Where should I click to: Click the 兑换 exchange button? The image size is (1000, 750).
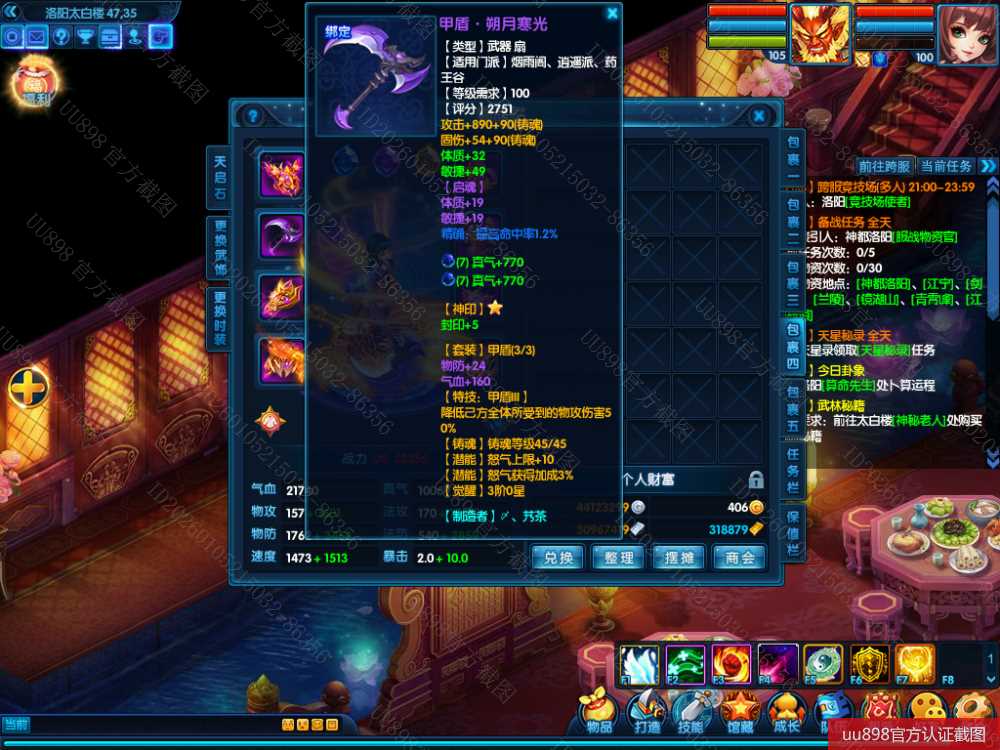point(558,557)
